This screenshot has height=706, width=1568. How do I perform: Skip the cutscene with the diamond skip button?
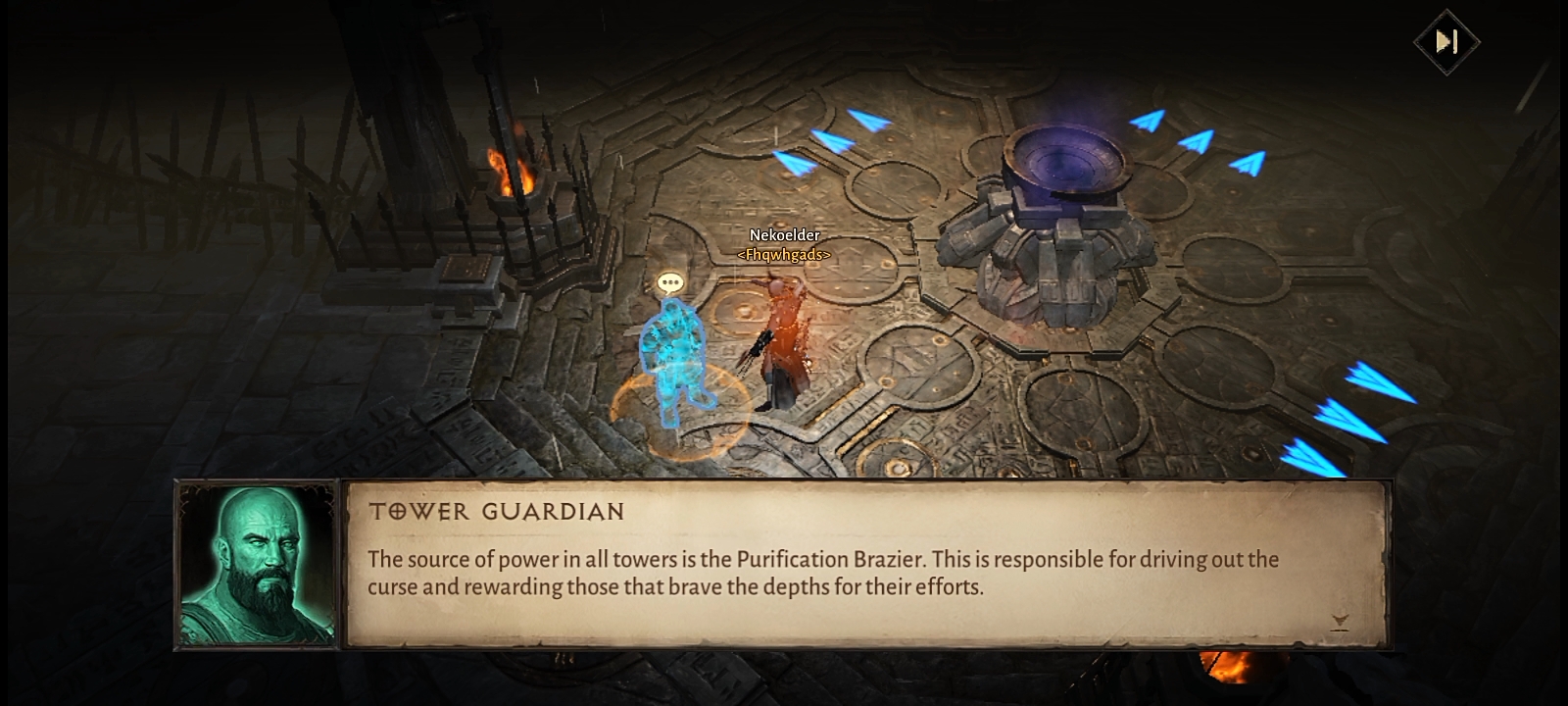pos(1445,41)
